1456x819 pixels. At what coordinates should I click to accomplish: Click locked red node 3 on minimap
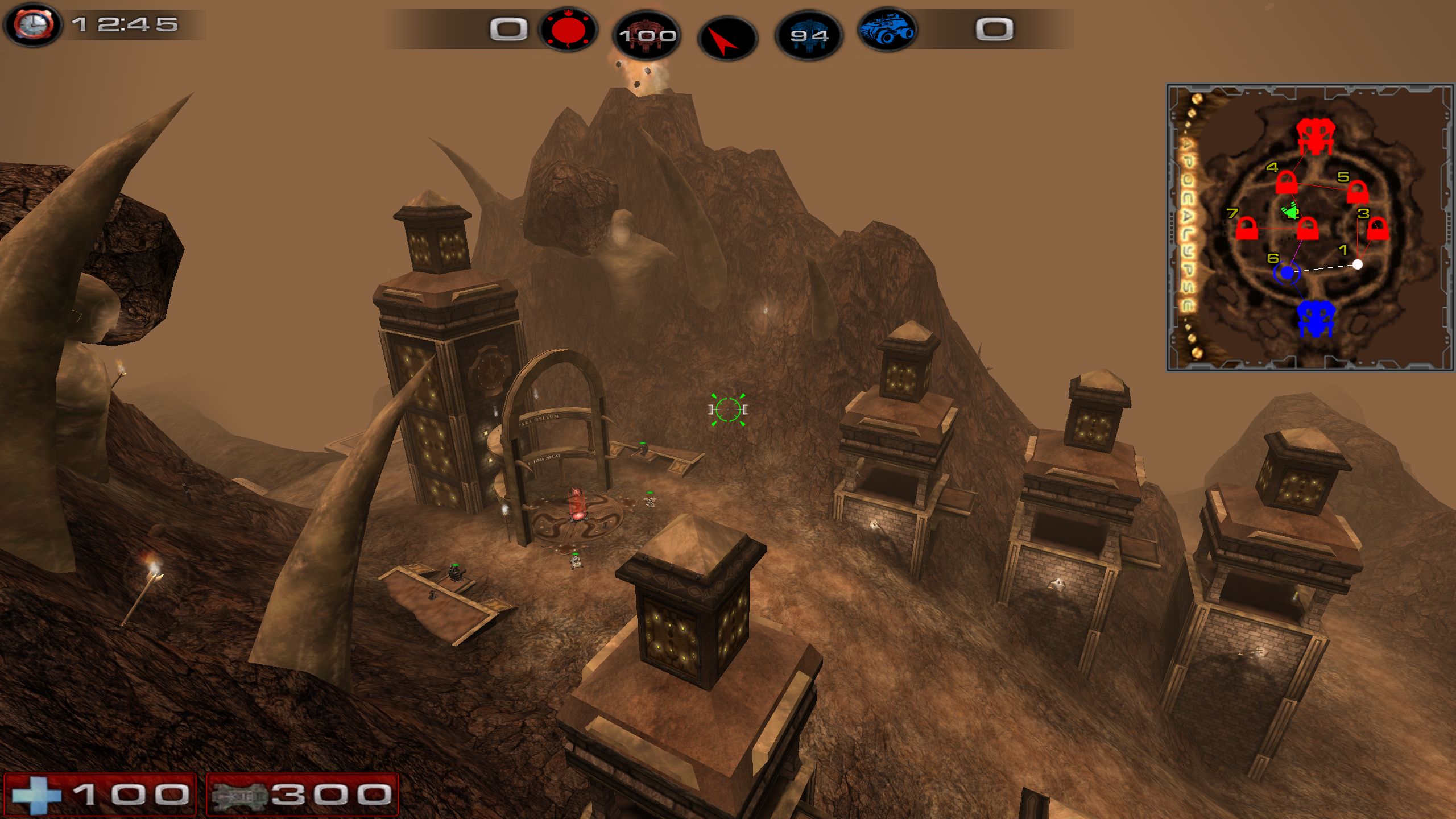[x=1377, y=229]
